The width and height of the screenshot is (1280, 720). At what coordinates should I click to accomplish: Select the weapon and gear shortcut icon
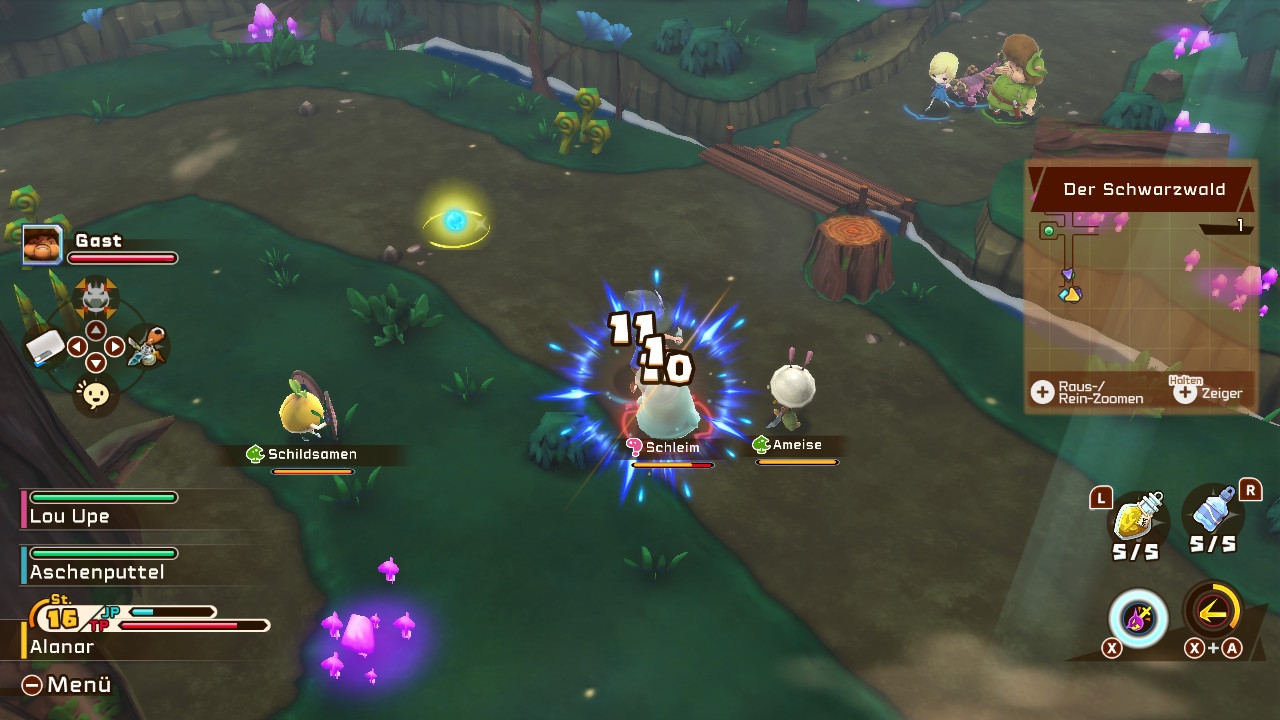[147, 347]
